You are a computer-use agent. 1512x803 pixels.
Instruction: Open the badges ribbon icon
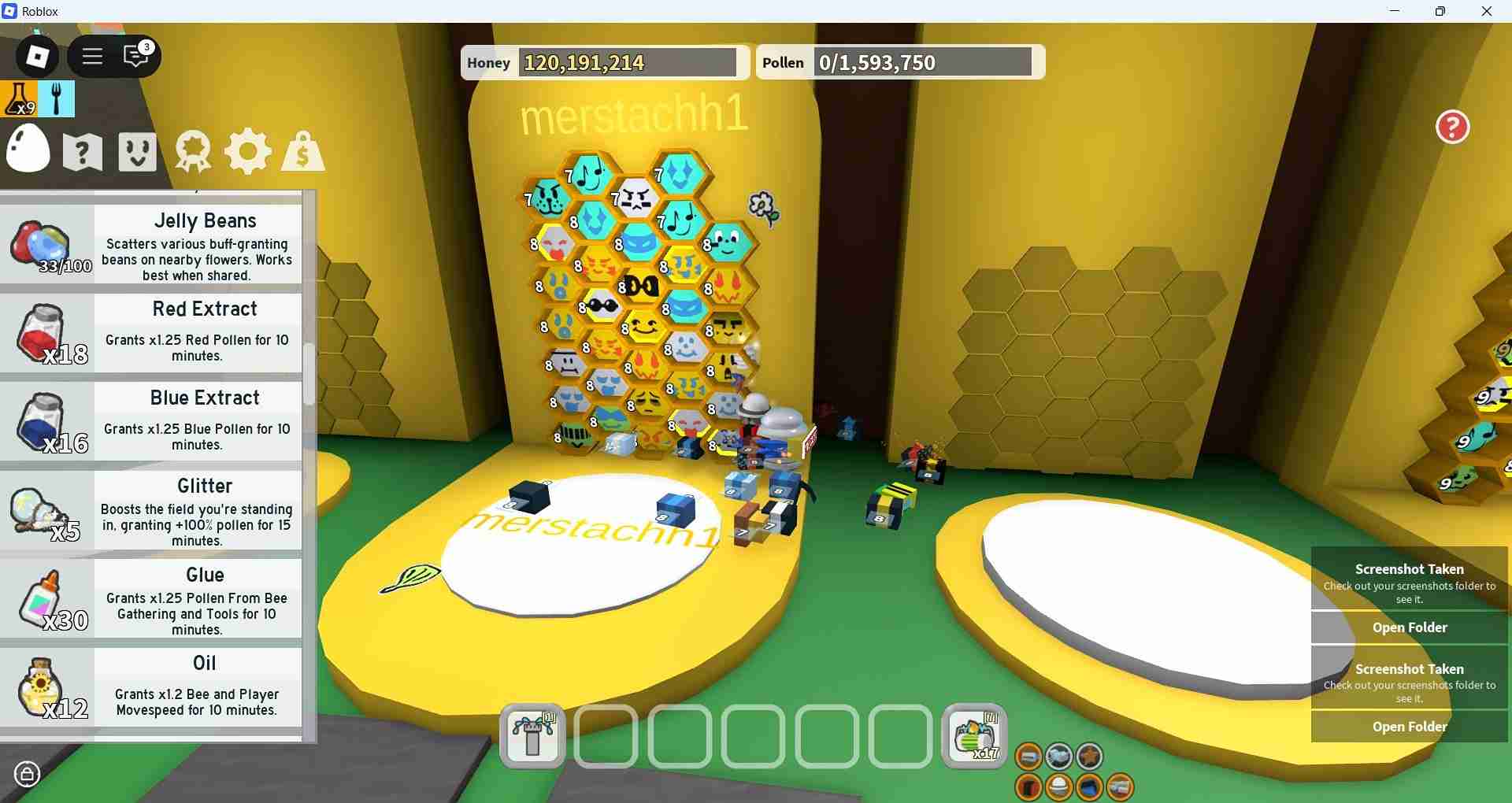191,151
